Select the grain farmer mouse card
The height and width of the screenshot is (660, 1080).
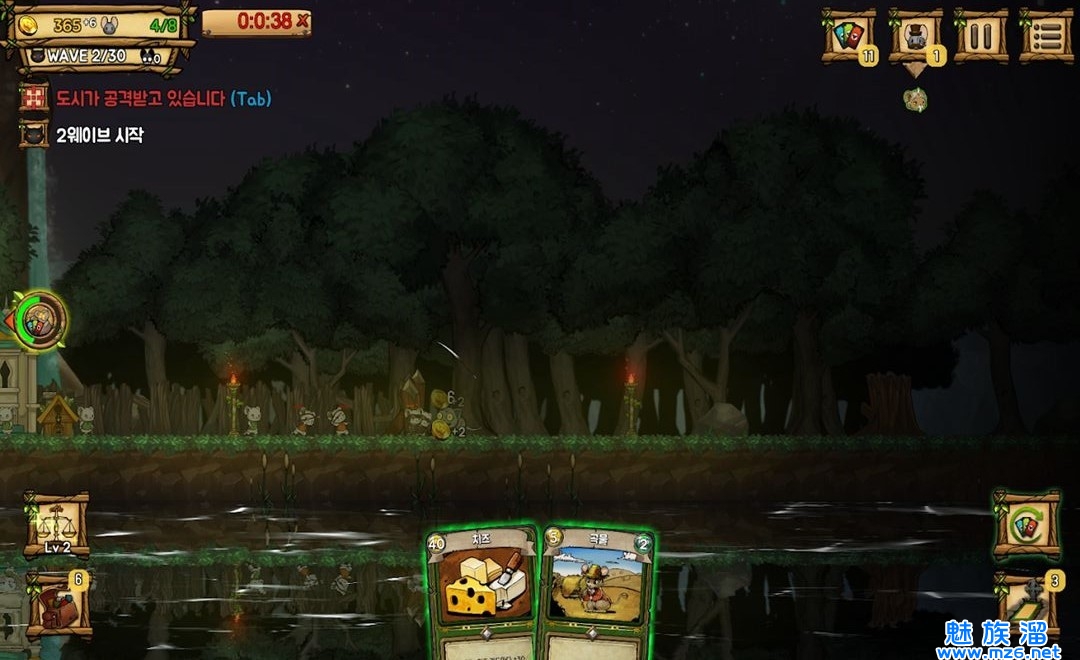click(x=598, y=592)
